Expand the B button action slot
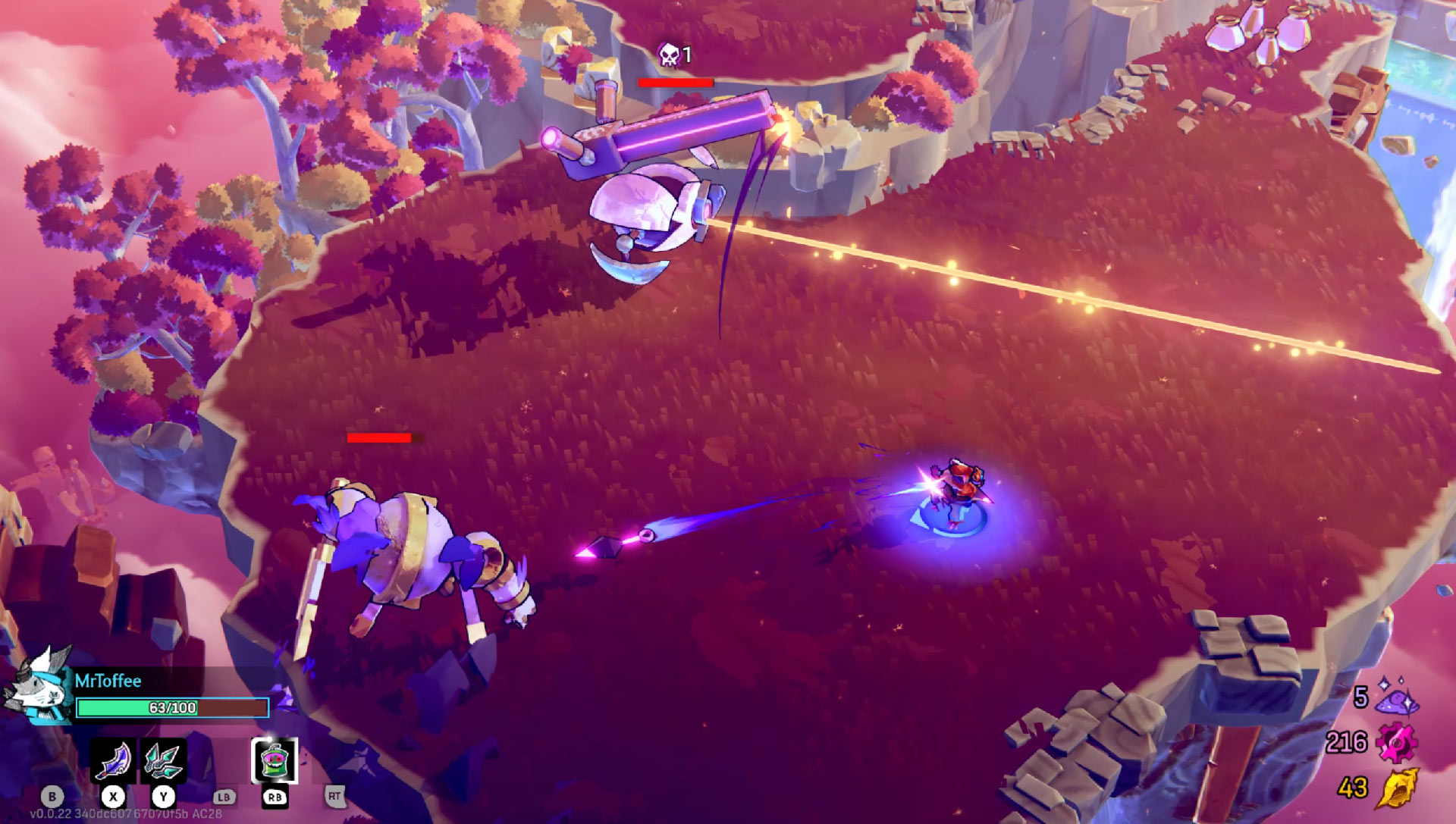This screenshot has width=1456, height=824. [x=52, y=797]
